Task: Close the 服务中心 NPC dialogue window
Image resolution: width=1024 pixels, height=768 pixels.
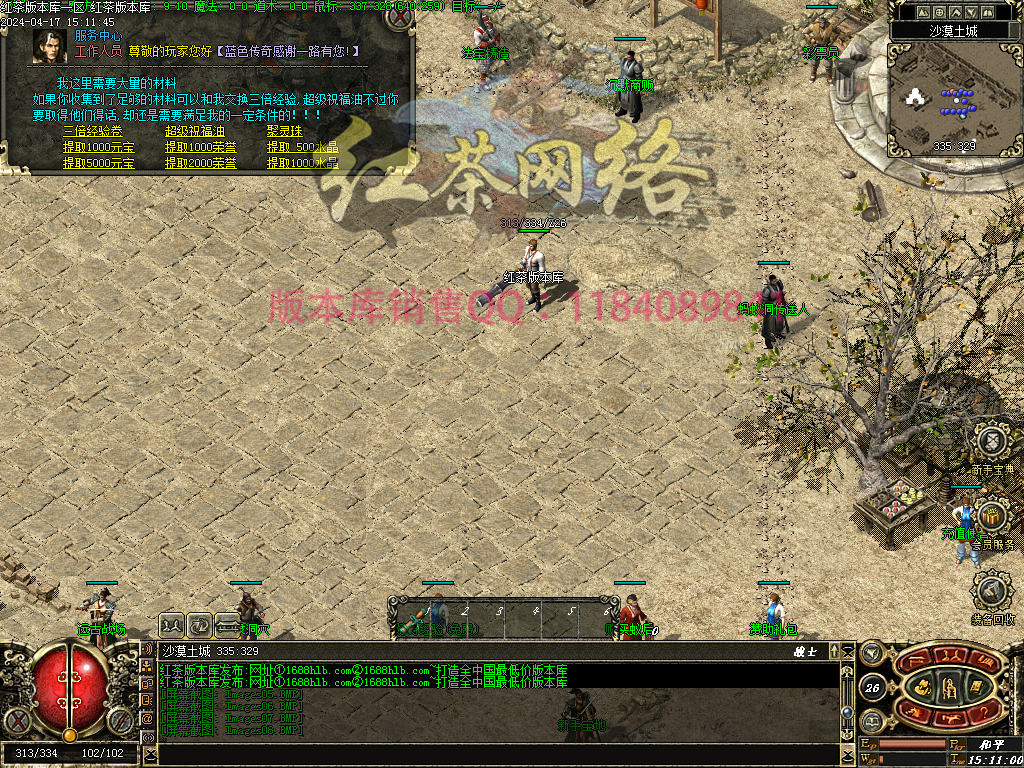Action: click(x=400, y=16)
